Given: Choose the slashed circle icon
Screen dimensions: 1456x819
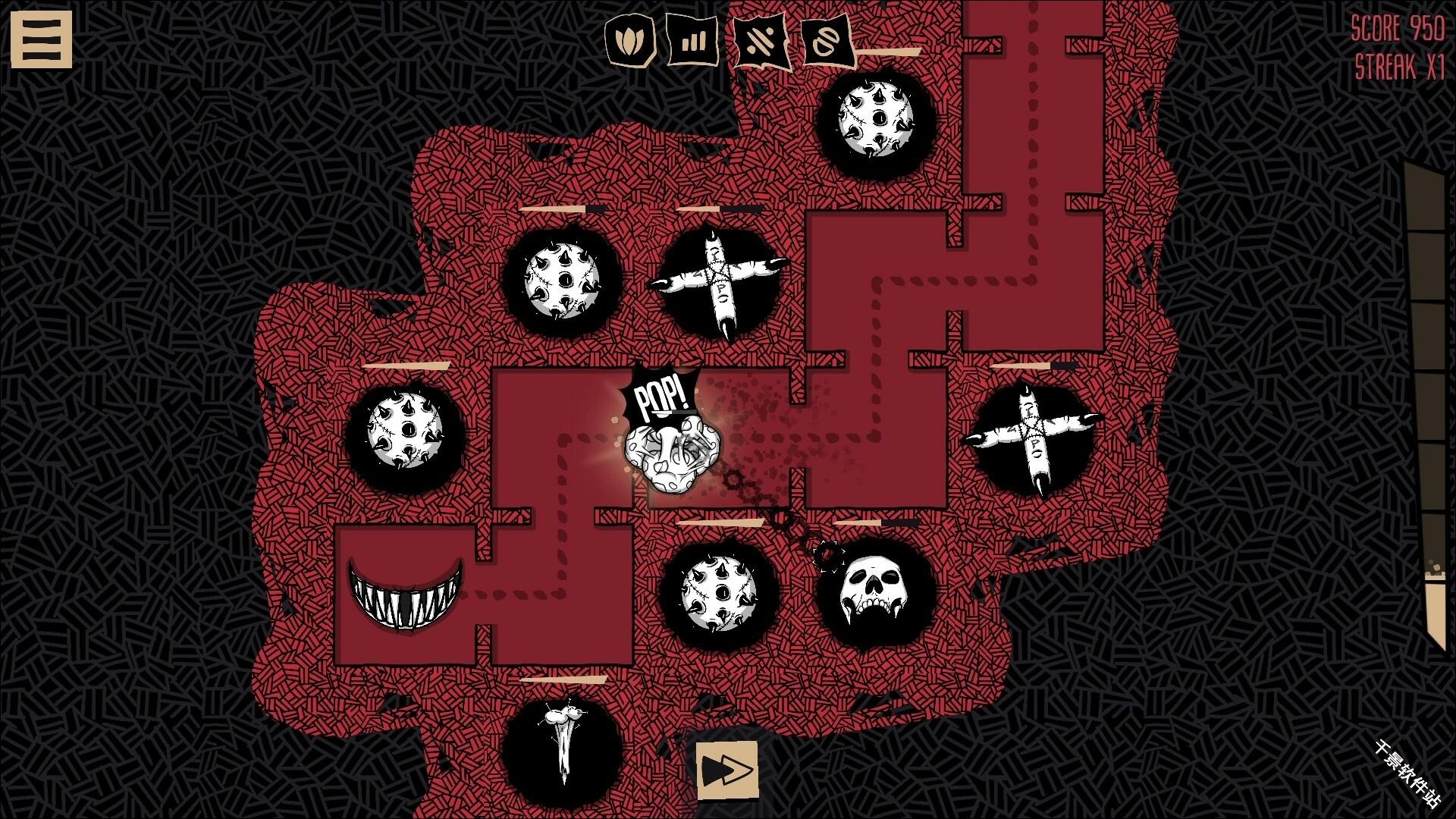Looking at the screenshot, I should pos(827,42).
